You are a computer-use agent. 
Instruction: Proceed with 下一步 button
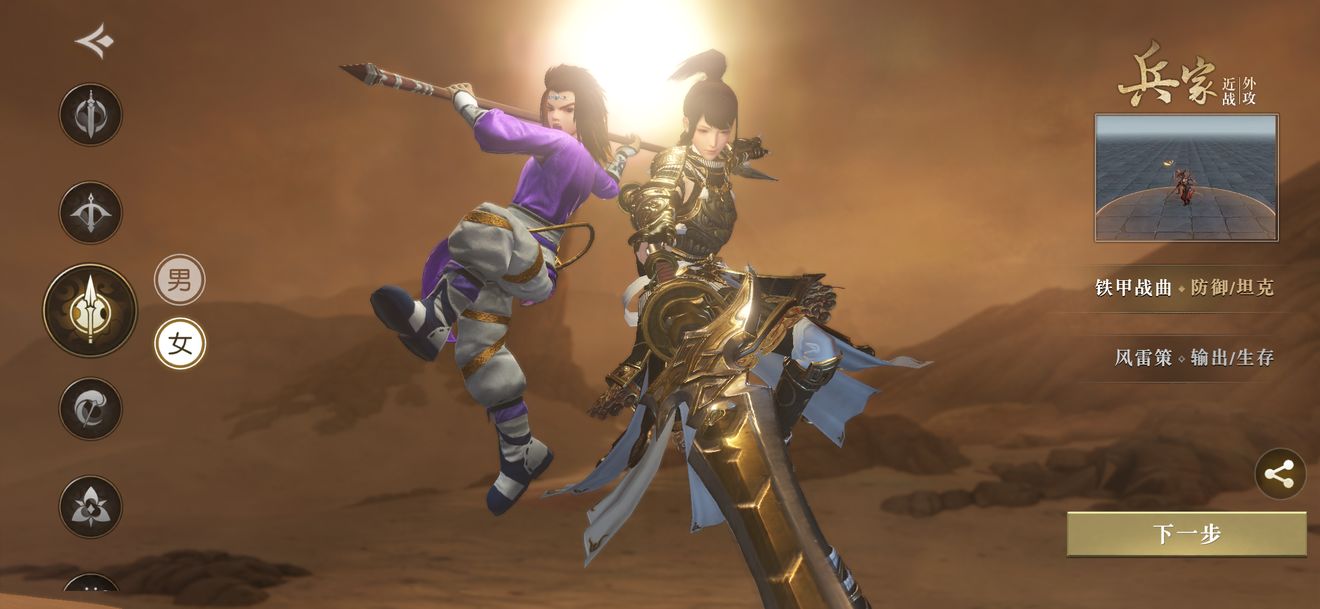1186,534
